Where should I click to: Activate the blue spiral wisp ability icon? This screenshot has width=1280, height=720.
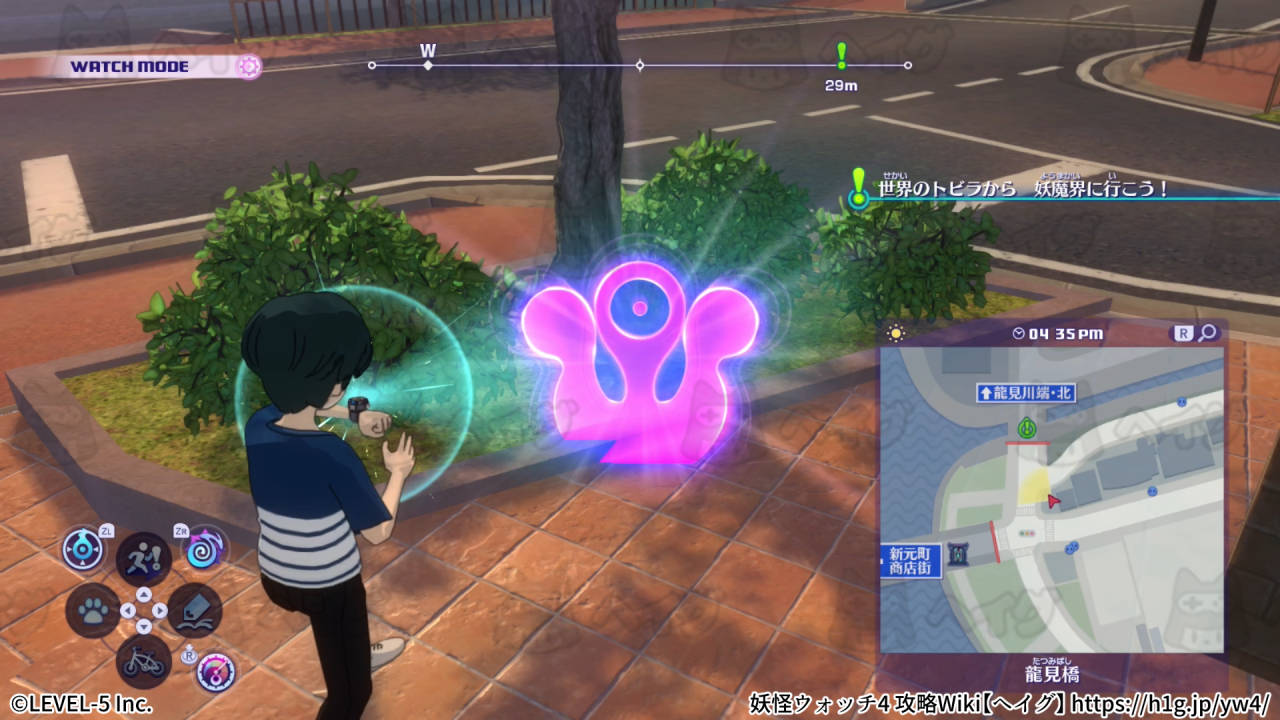point(205,549)
